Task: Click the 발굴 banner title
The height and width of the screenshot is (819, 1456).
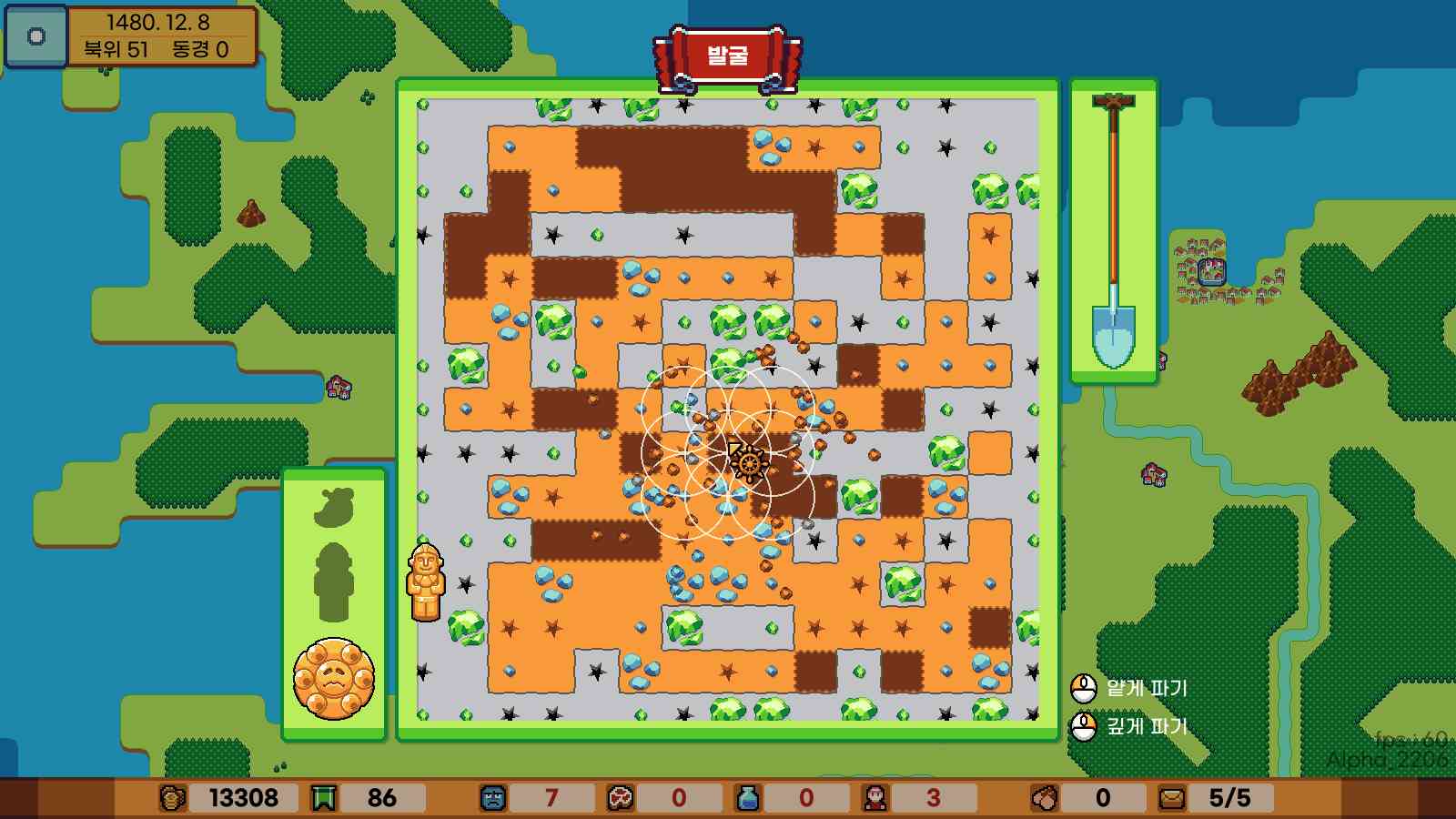Action: pyautogui.click(x=728, y=57)
